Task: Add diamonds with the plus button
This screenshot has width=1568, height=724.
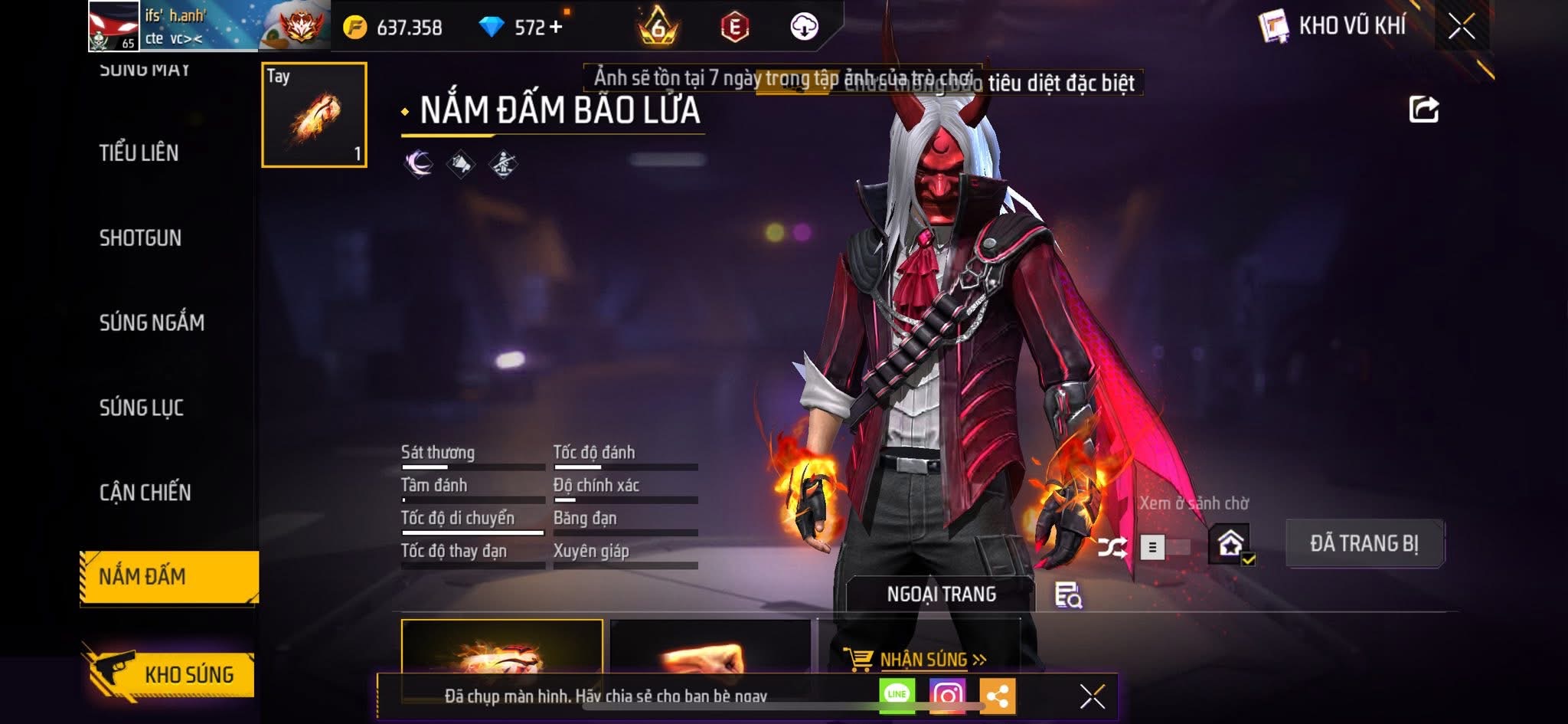Action: coord(556,27)
